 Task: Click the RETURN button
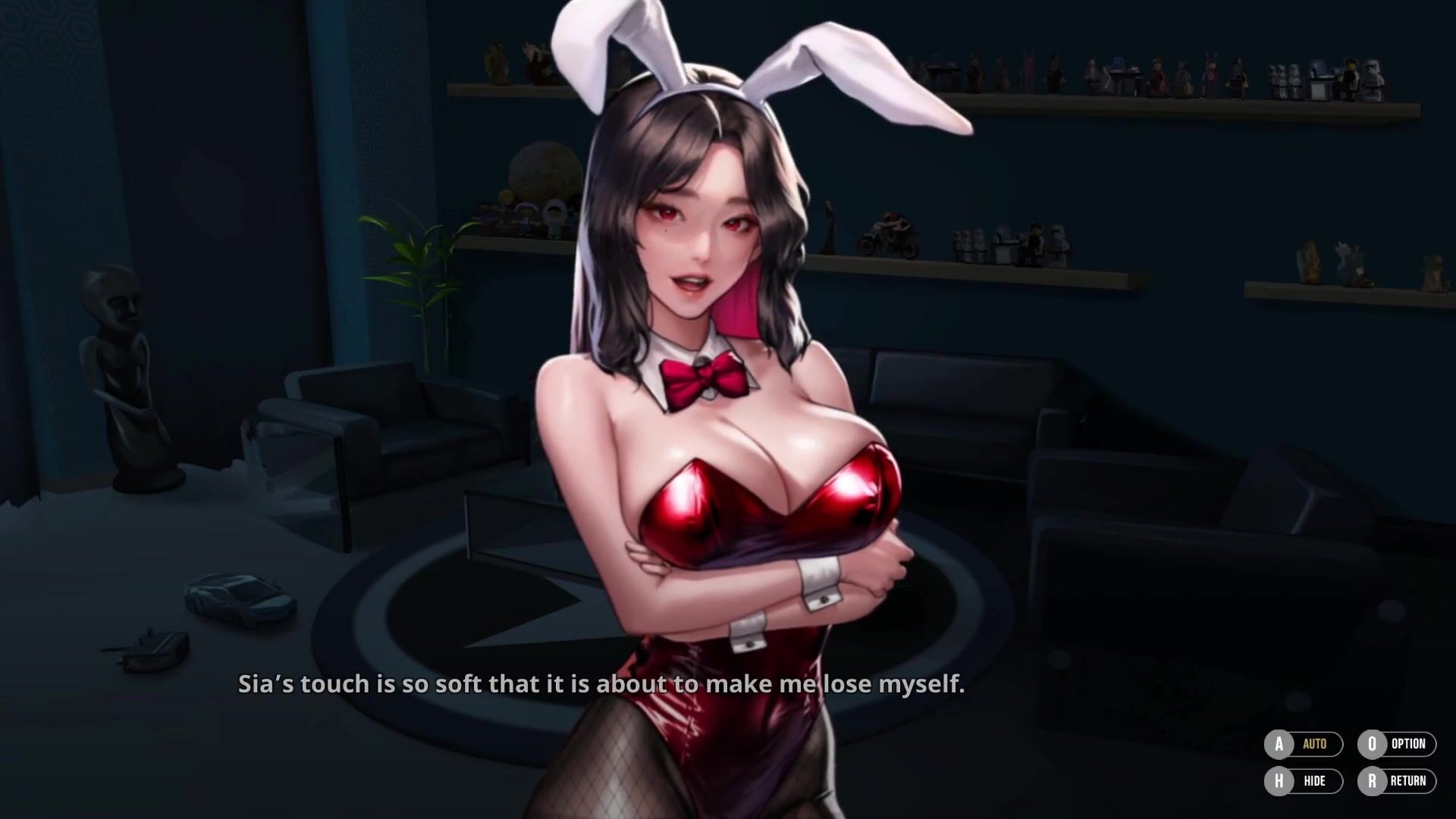point(1396,781)
